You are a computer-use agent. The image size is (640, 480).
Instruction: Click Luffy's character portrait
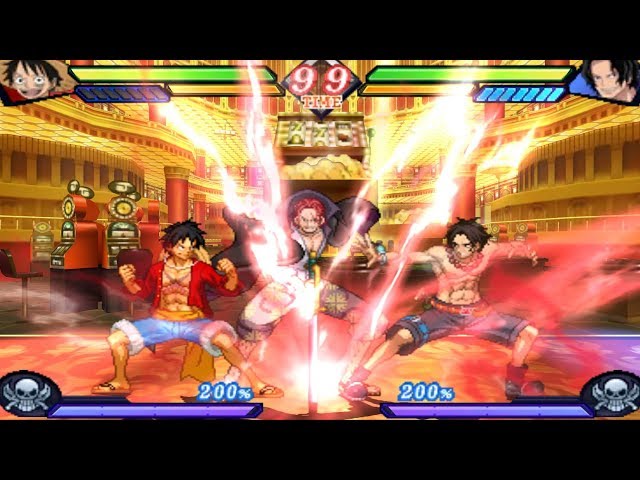click(32, 80)
